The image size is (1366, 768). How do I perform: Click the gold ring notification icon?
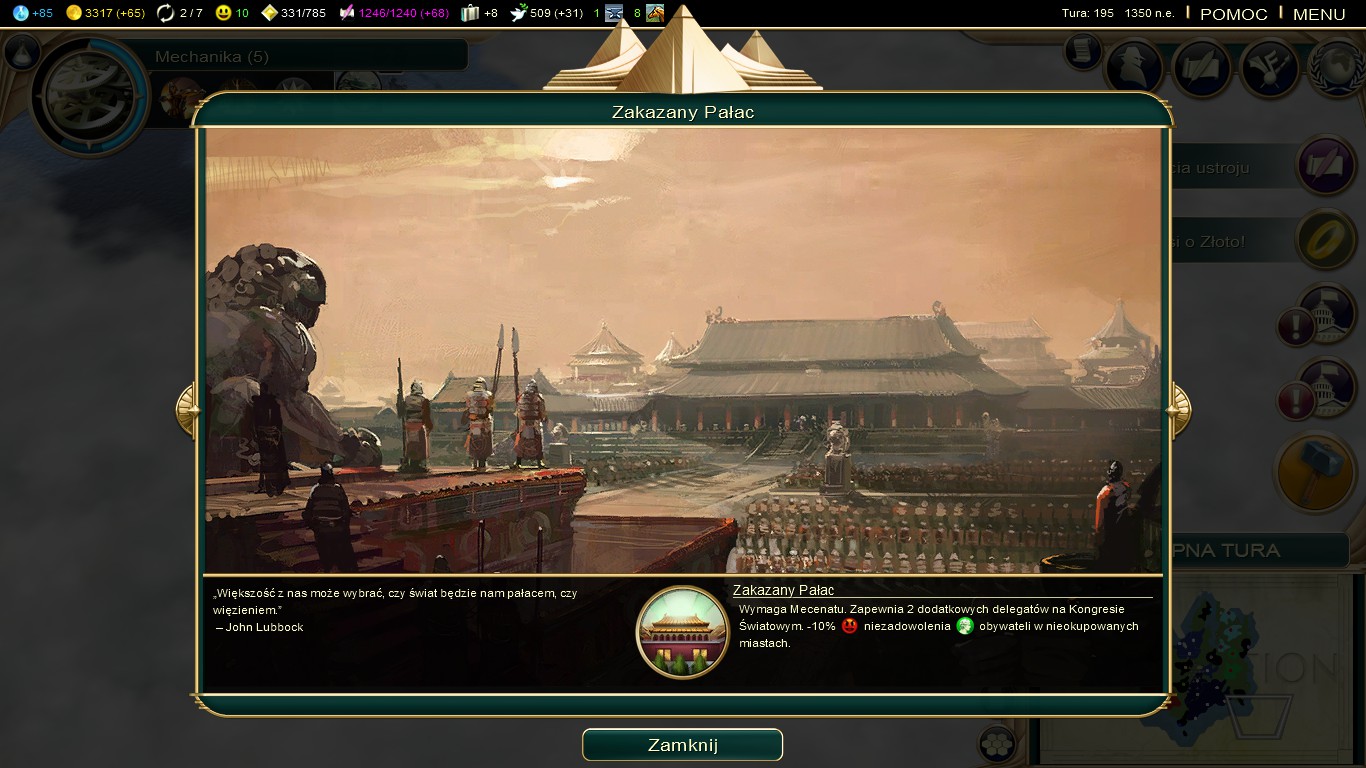1326,239
